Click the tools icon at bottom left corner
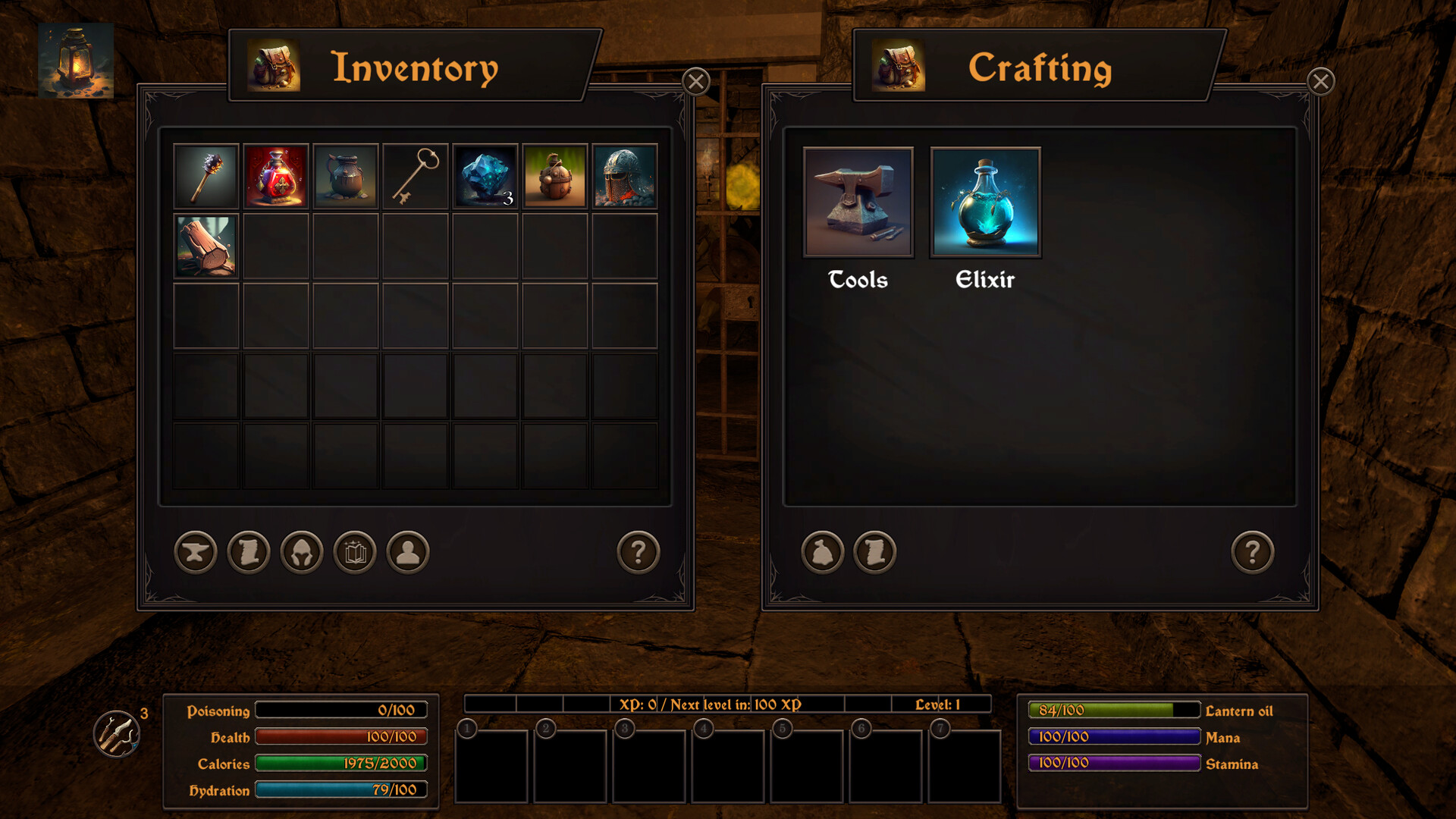 click(115, 733)
